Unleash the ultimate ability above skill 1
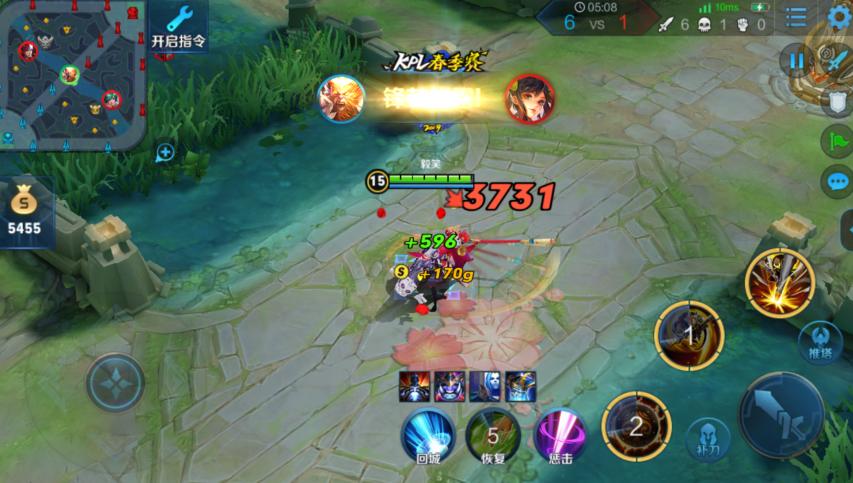The height and width of the screenshot is (483, 853). pyautogui.click(x=779, y=283)
